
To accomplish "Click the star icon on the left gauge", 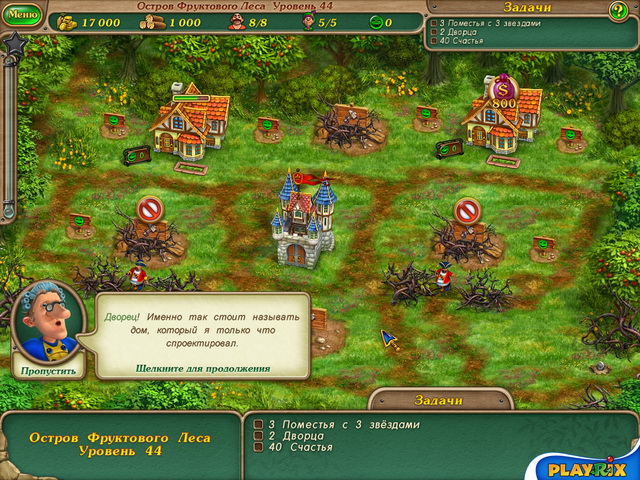I will click(x=14, y=46).
